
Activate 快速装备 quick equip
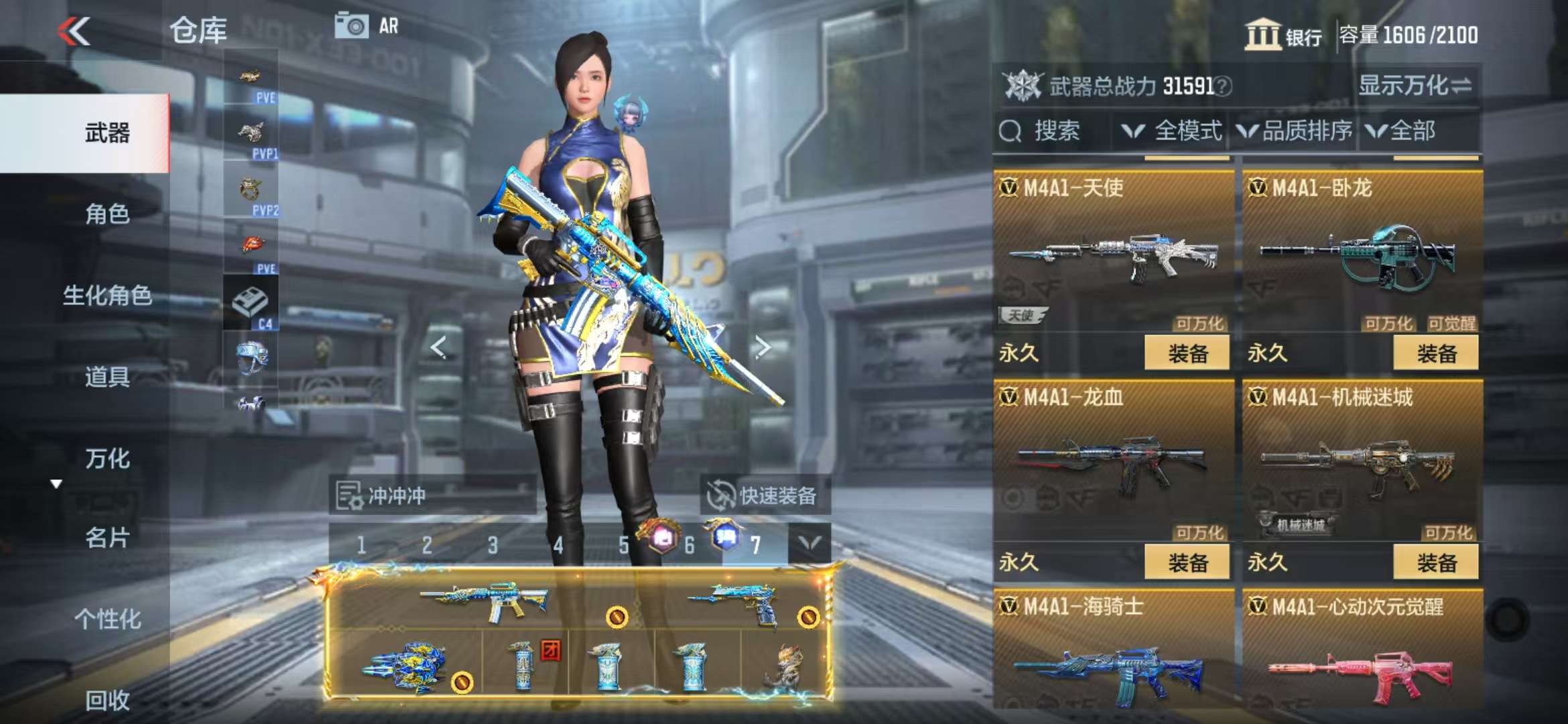[x=764, y=496]
